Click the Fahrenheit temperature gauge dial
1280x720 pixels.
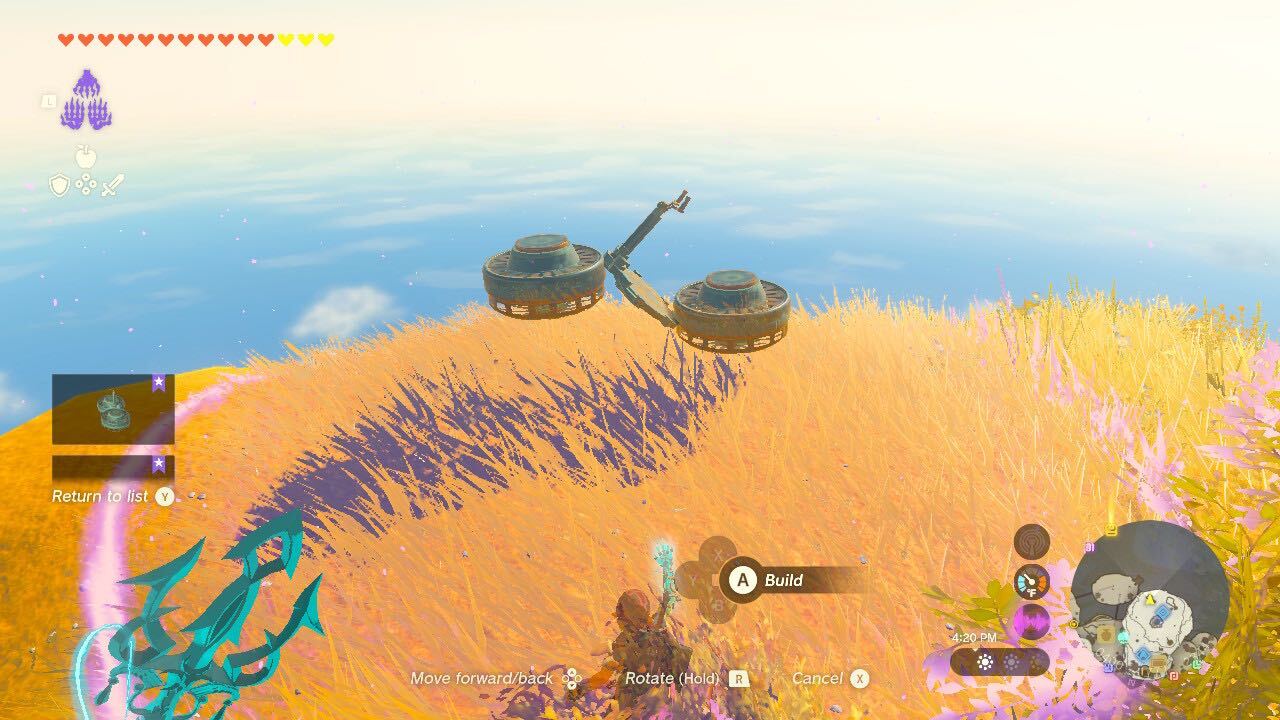point(1031,582)
